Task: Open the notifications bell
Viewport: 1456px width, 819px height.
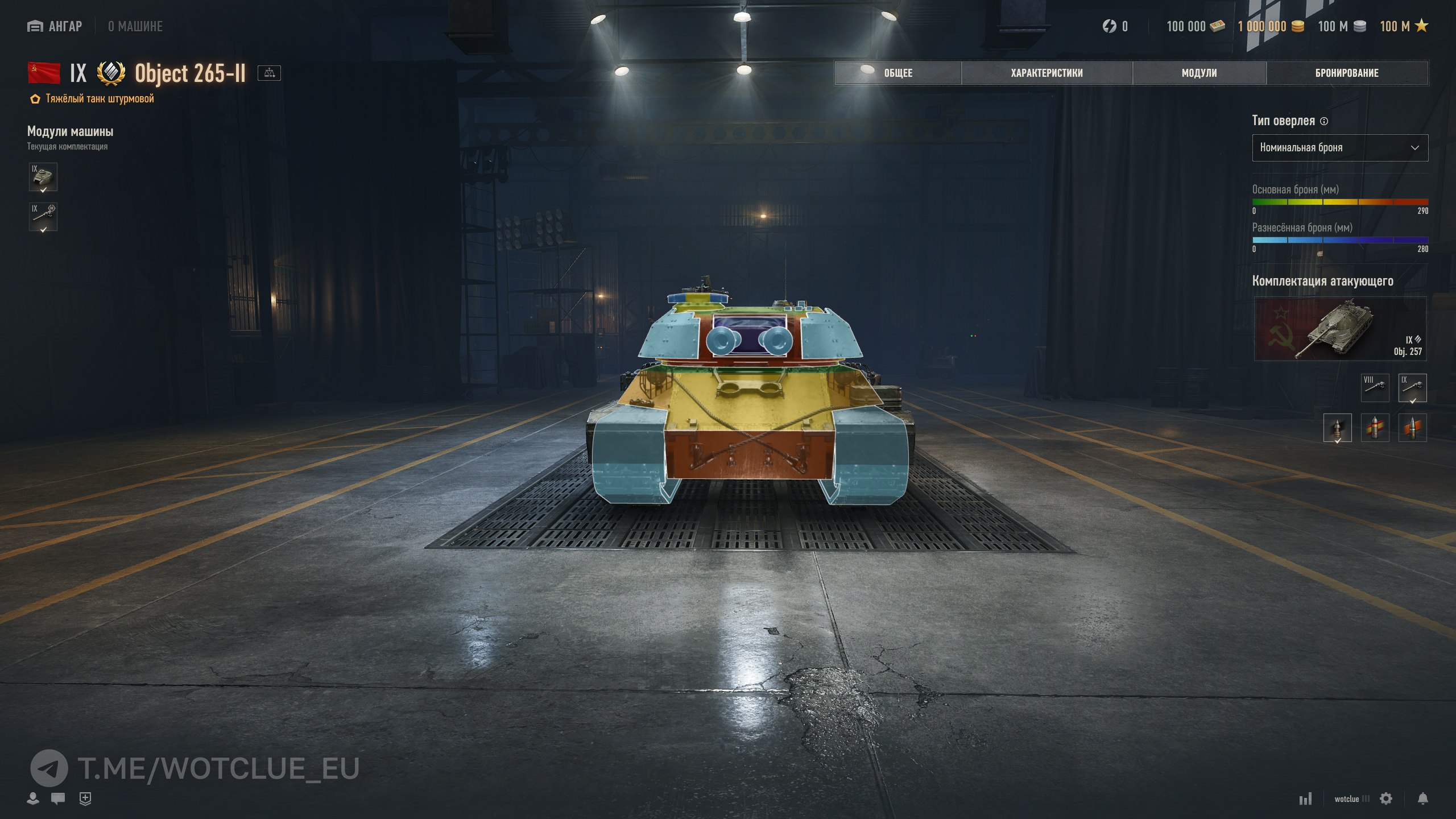Action: tap(1422, 799)
